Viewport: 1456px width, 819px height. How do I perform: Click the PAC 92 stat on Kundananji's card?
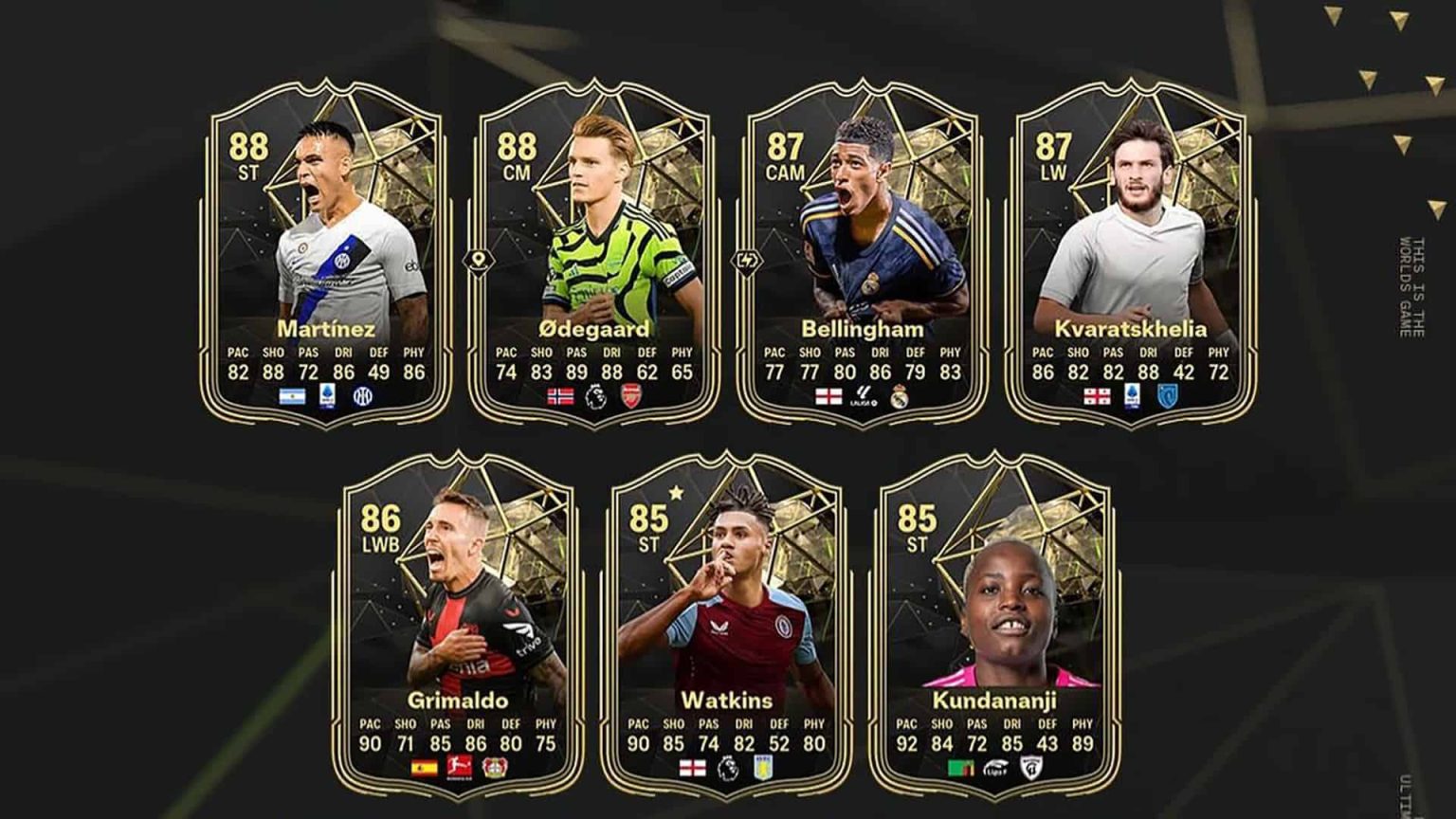point(907,744)
